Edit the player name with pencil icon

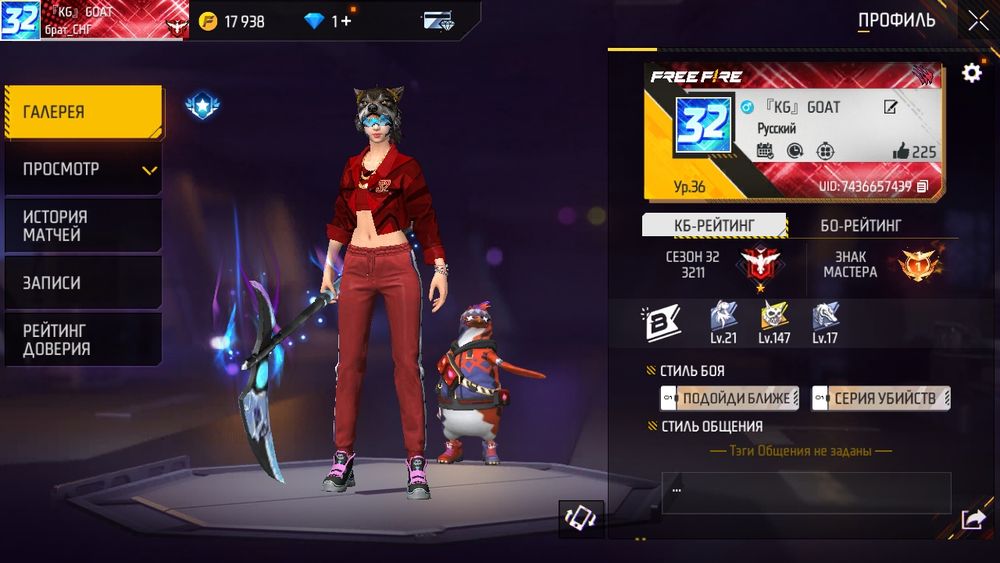pos(890,107)
